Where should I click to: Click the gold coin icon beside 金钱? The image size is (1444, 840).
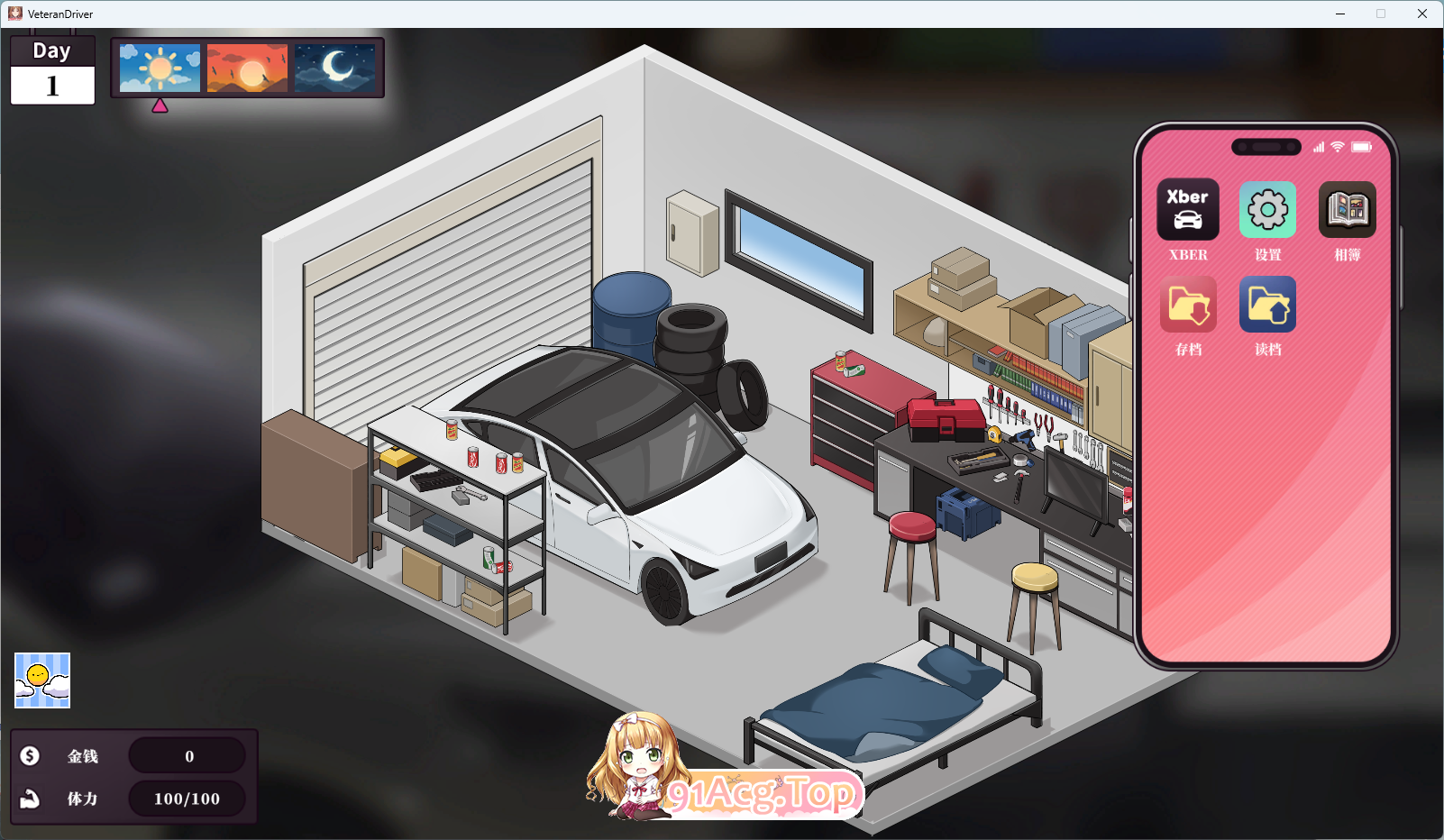pyautogui.click(x=30, y=755)
